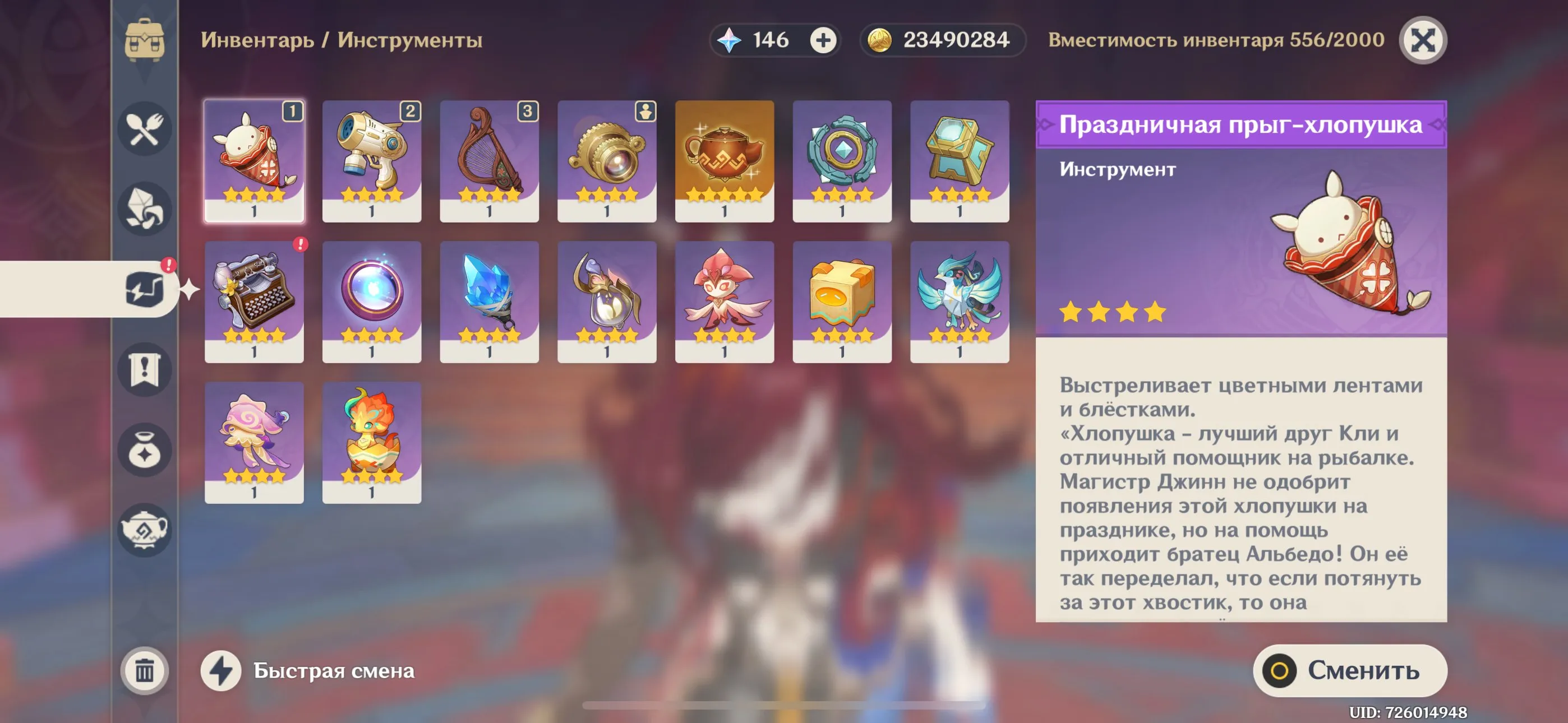Click the Mora balance counter
The image size is (1568, 723).
coord(941,40)
